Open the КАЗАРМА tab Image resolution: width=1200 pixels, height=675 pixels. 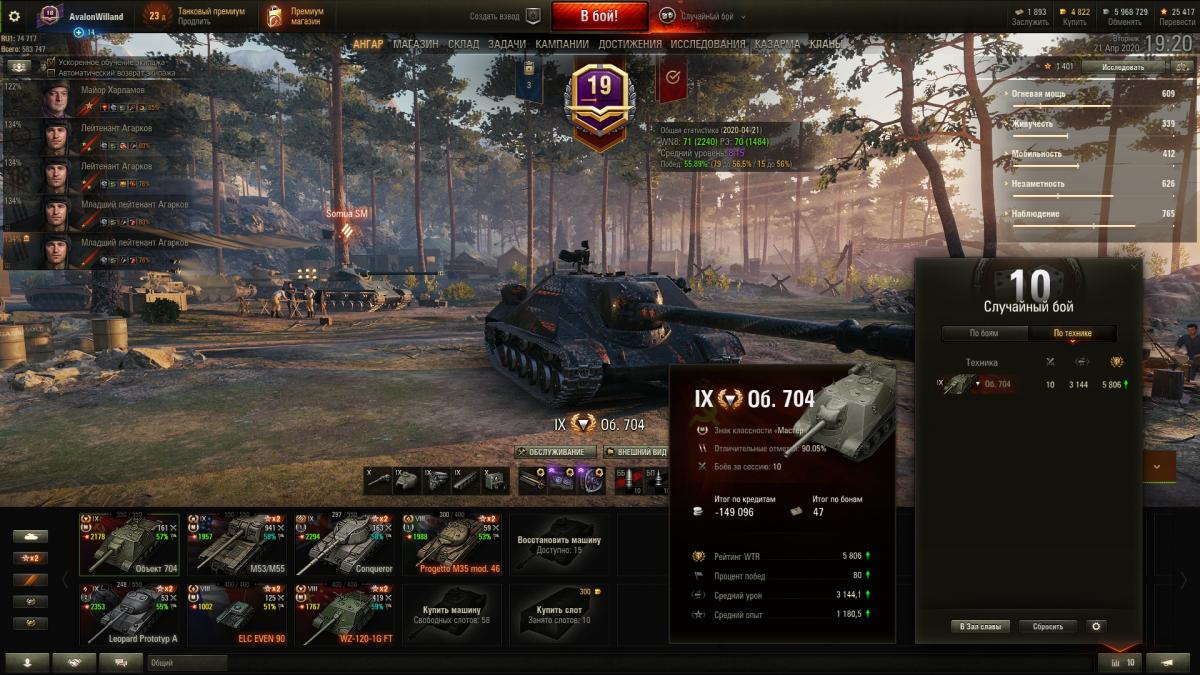[777, 44]
